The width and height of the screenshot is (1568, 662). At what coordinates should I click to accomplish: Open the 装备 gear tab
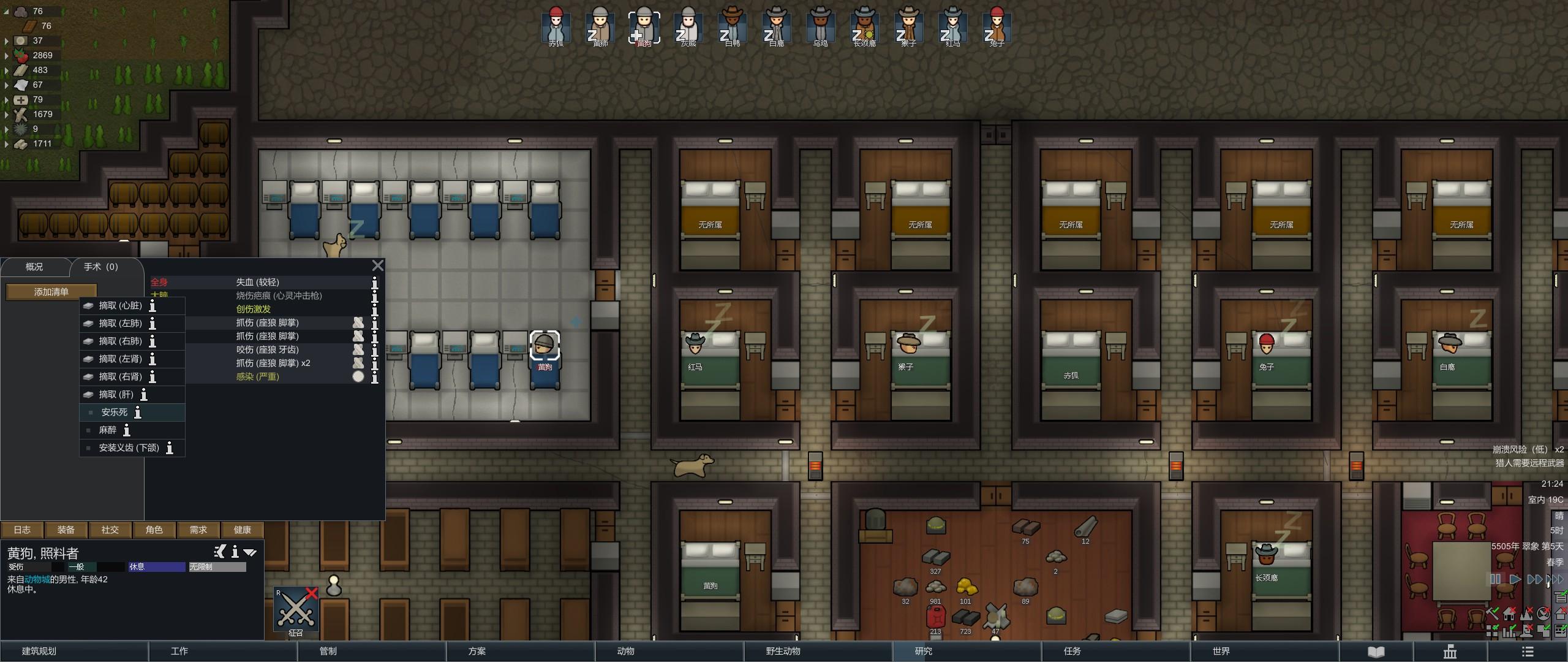tap(66, 530)
